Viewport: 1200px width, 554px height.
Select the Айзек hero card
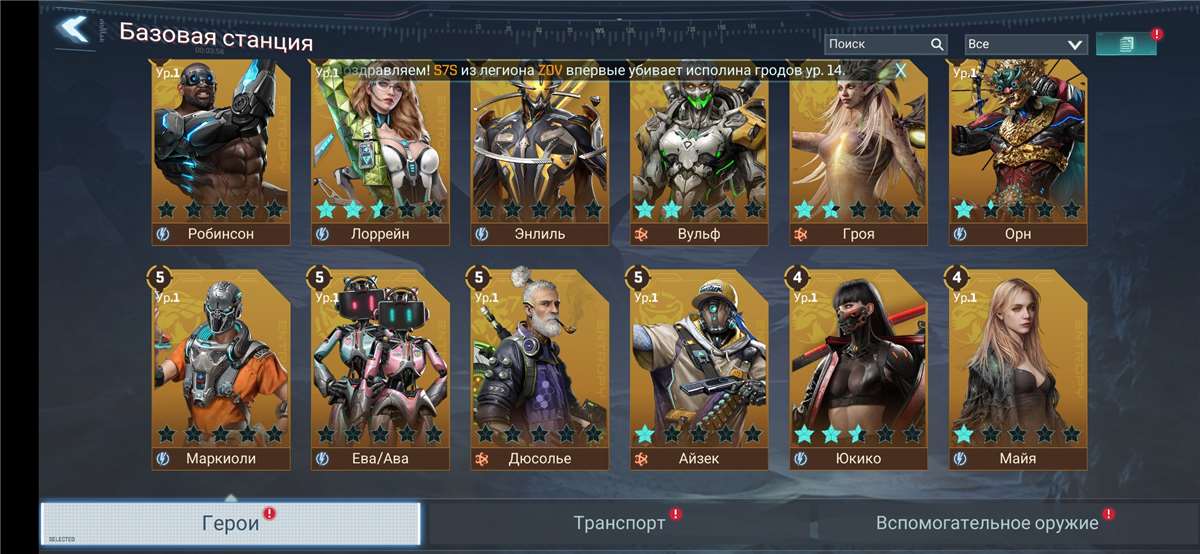[x=699, y=370]
